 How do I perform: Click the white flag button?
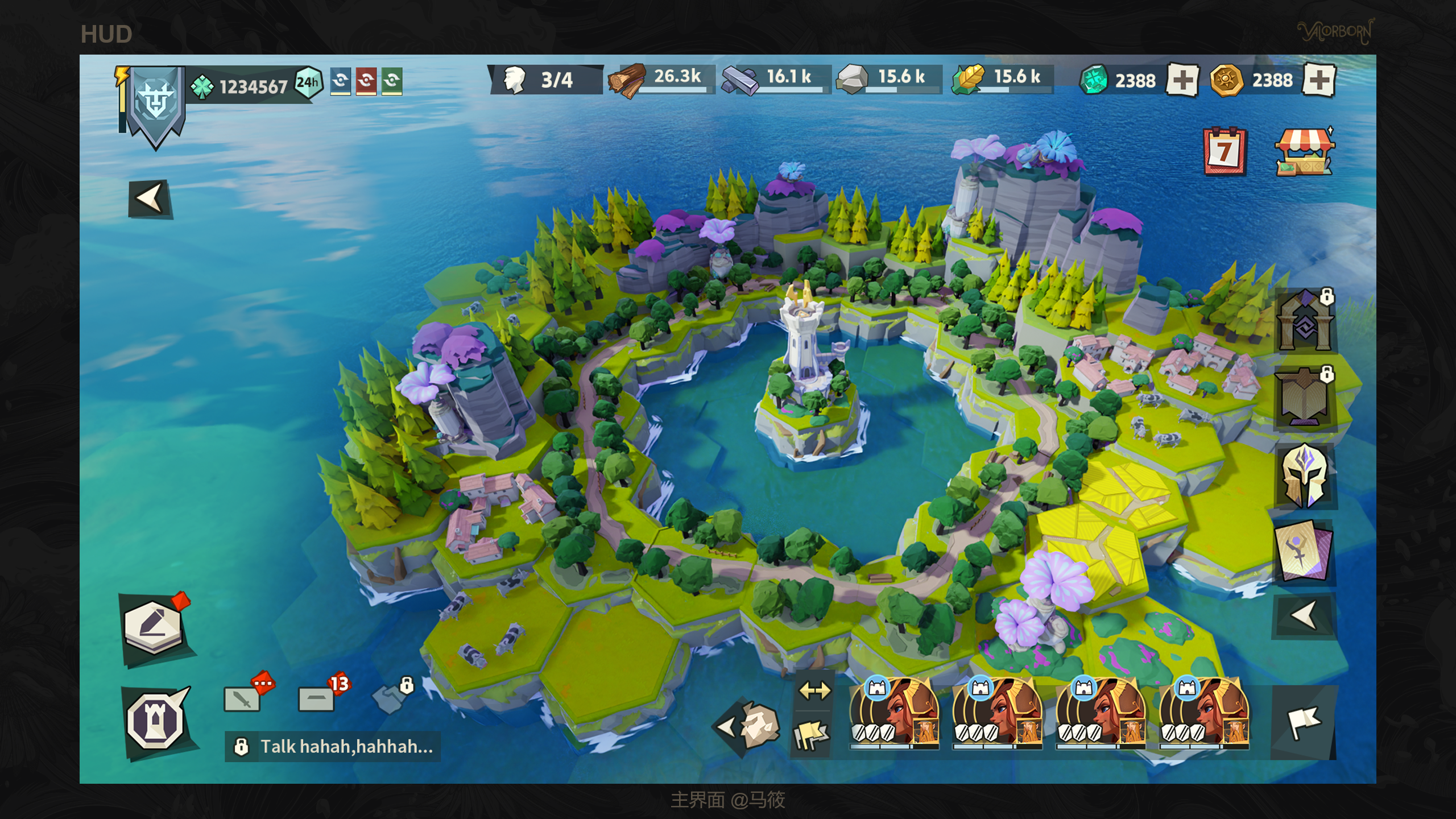pyautogui.click(x=1304, y=722)
